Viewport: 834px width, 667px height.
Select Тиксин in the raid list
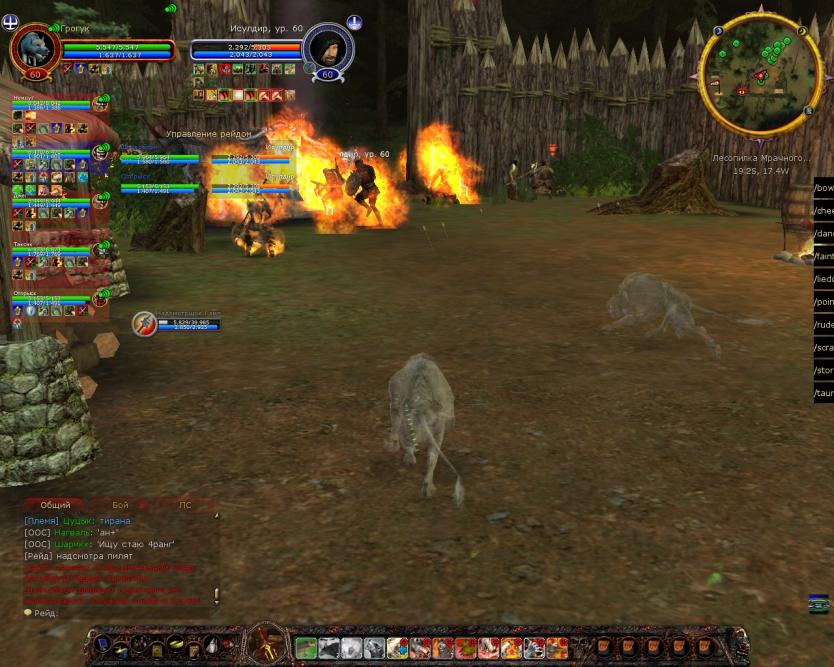(x=24, y=244)
